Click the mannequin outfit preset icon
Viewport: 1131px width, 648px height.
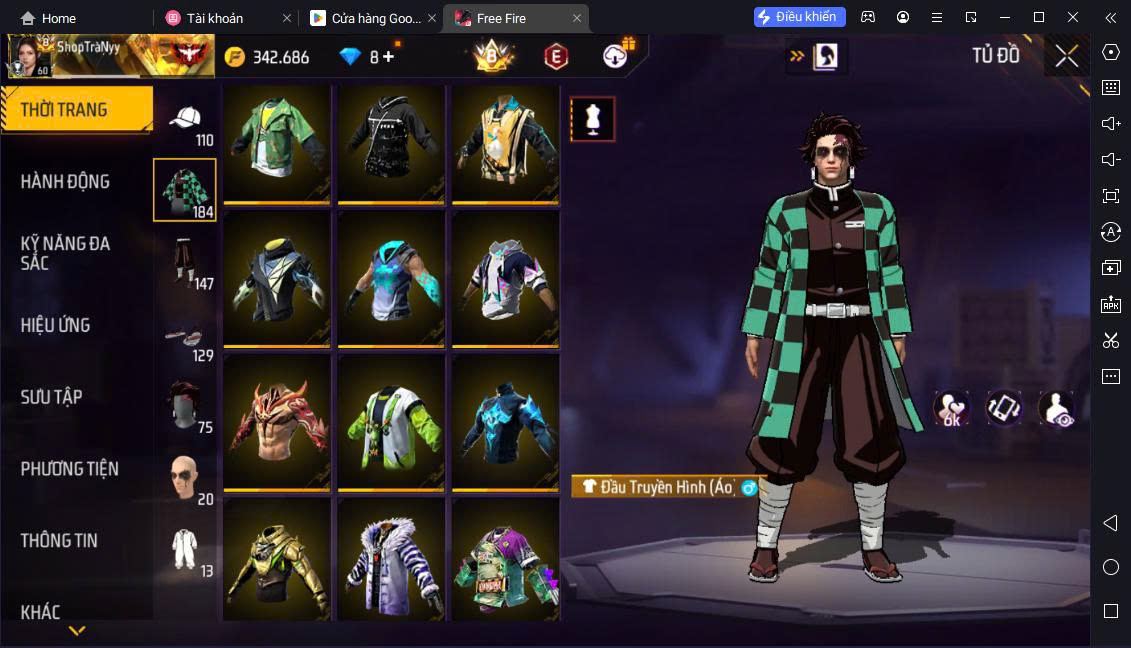(592, 119)
